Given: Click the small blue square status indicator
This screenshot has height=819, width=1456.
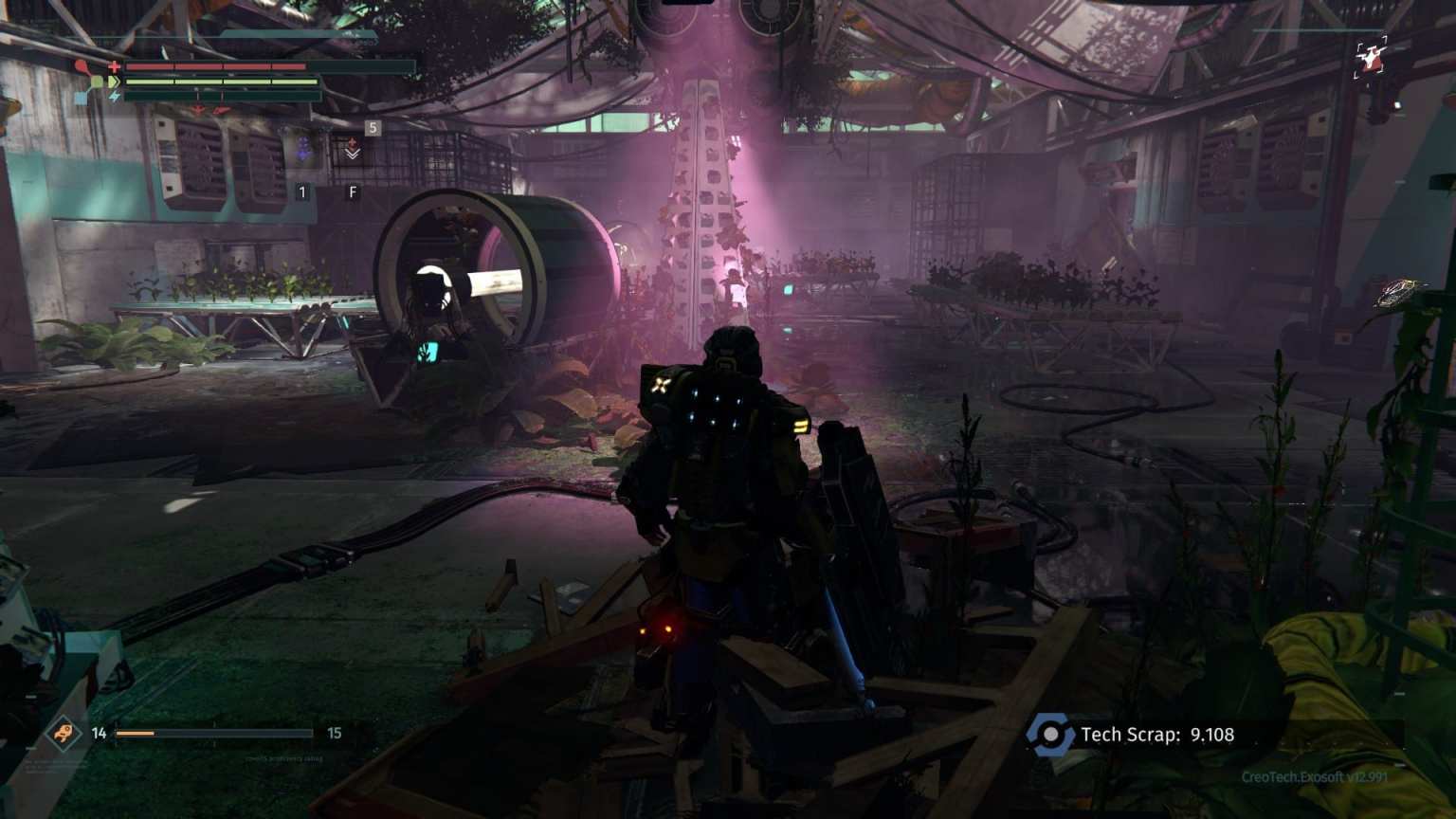Looking at the screenshot, I should [x=81, y=98].
